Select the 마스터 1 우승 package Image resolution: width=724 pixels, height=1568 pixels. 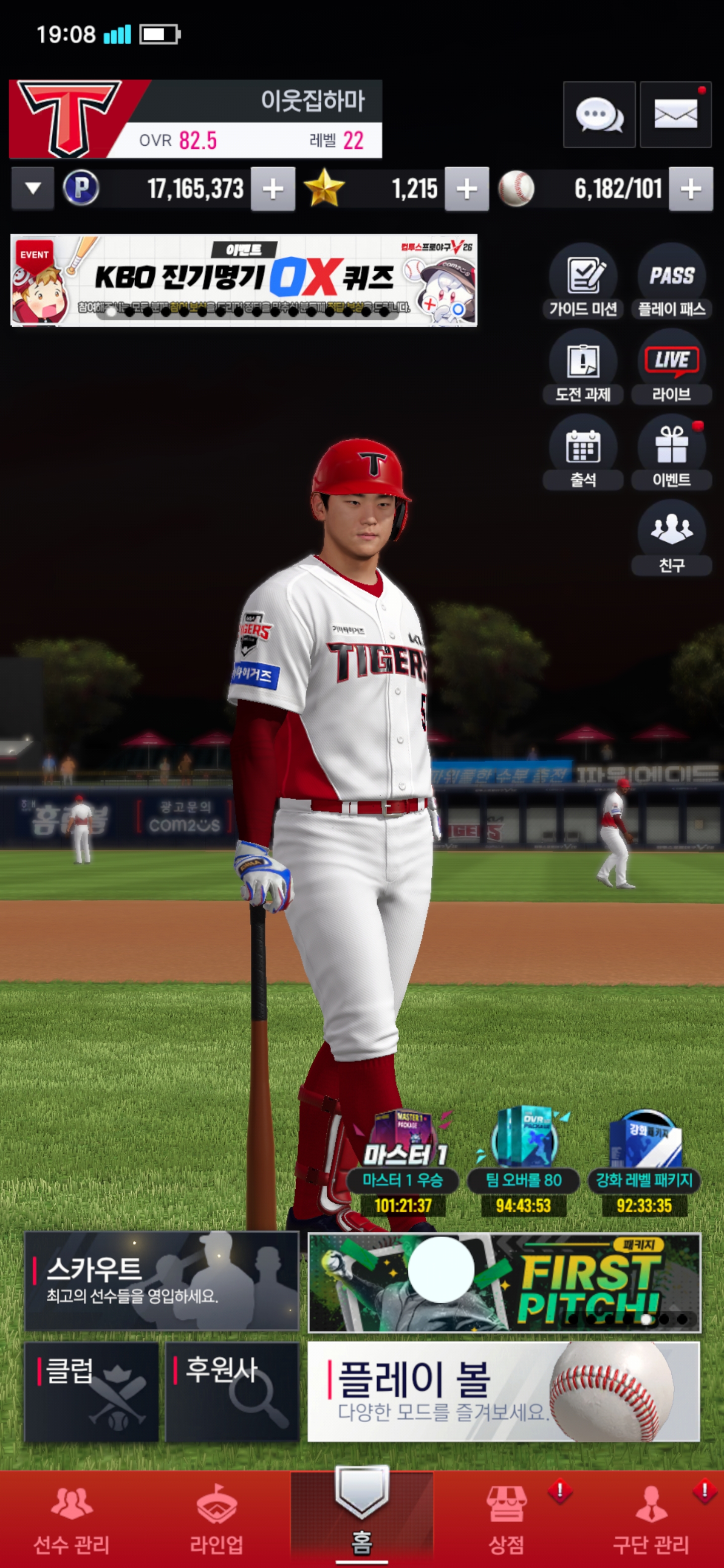point(403,1162)
